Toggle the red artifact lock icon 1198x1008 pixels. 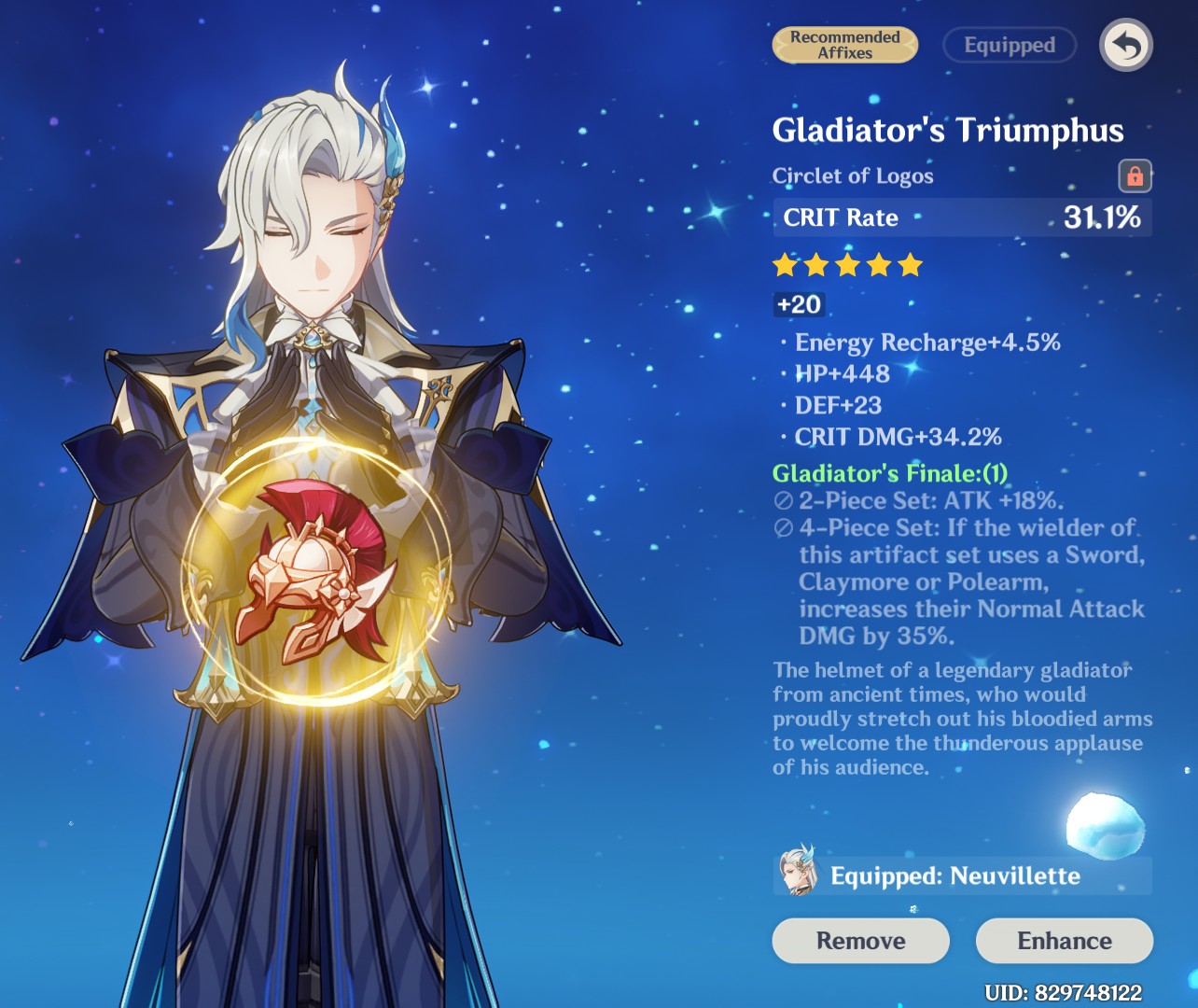coord(1135,176)
